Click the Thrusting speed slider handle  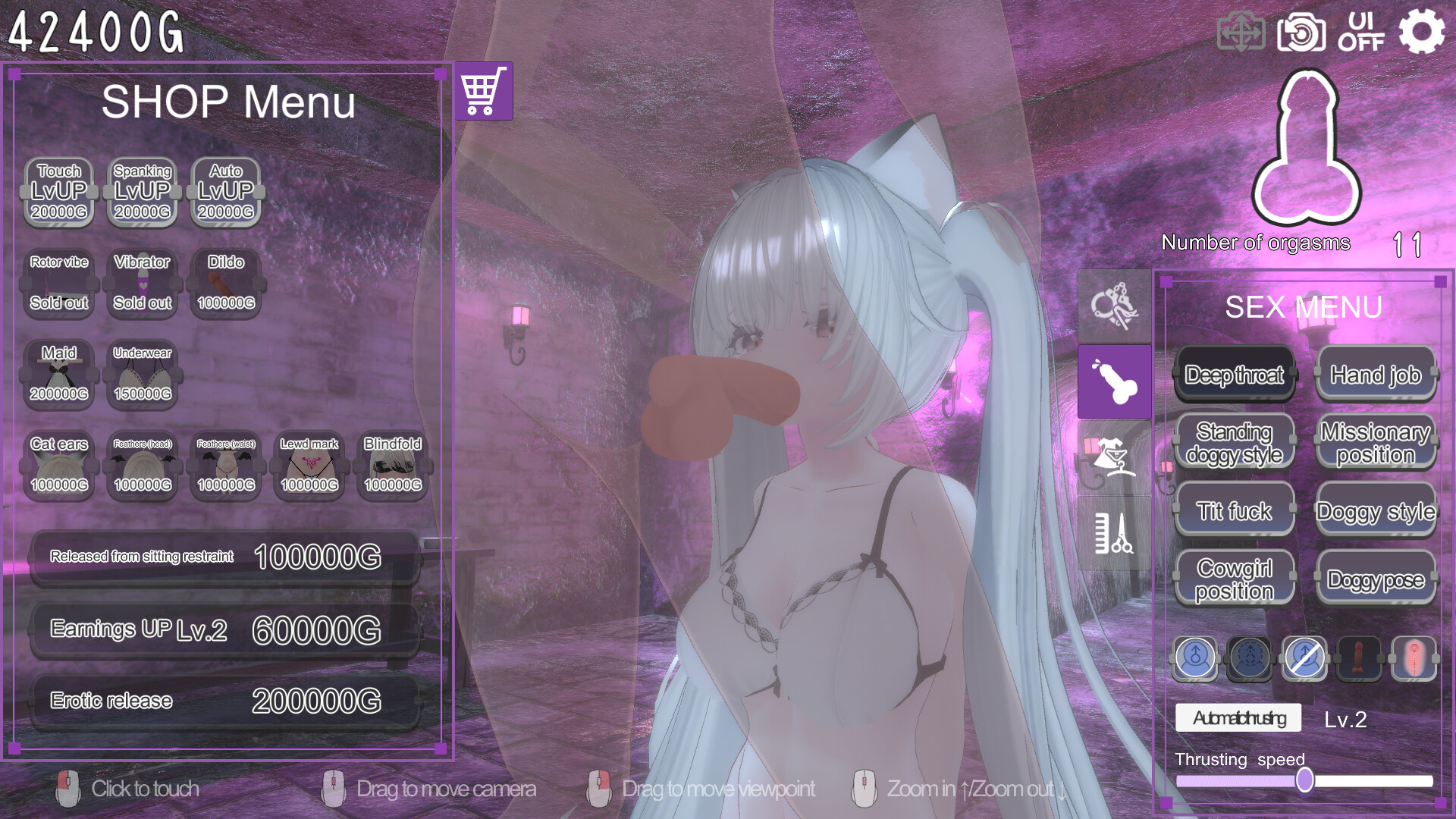(1304, 780)
